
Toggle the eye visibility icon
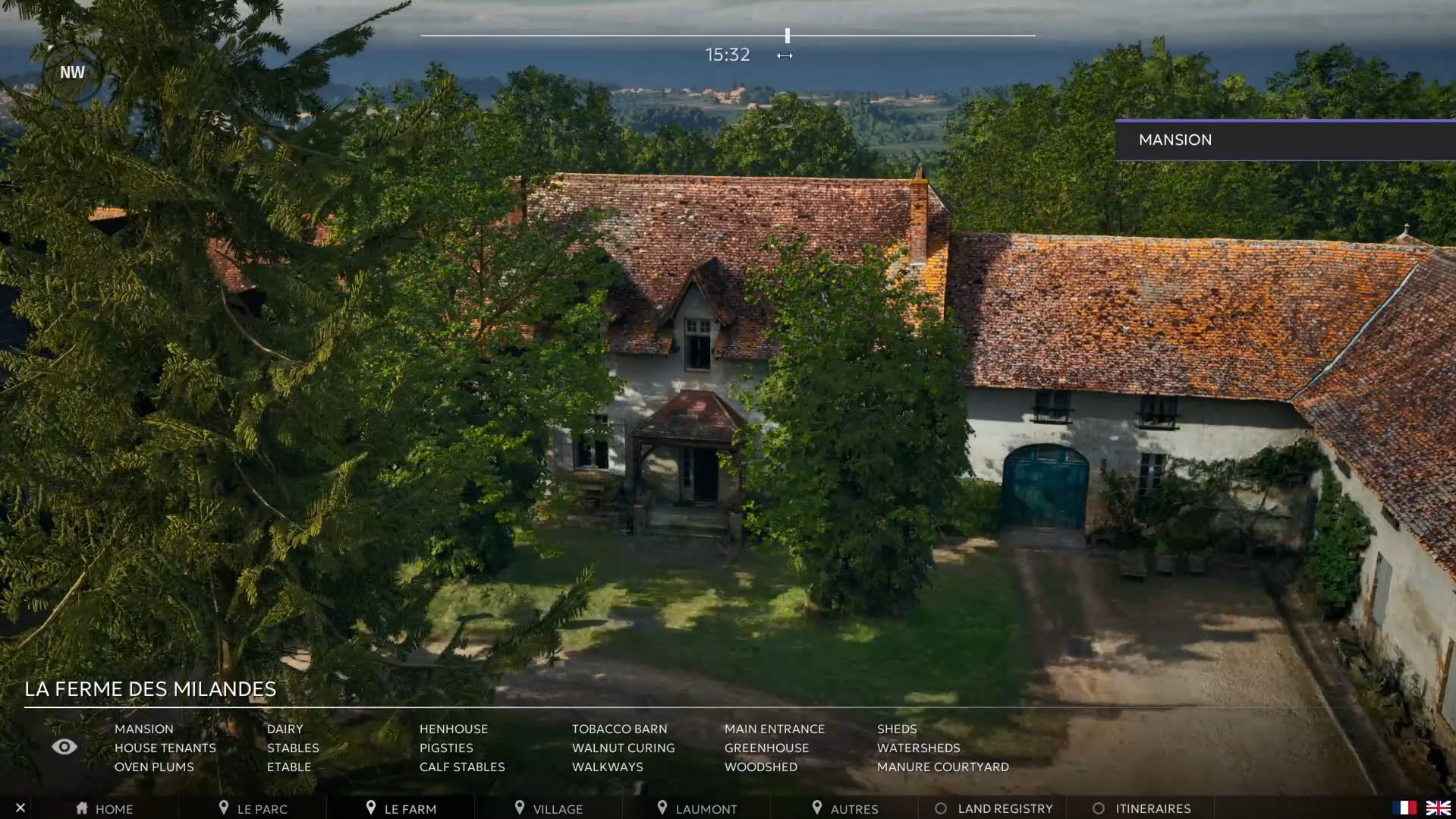tap(64, 747)
